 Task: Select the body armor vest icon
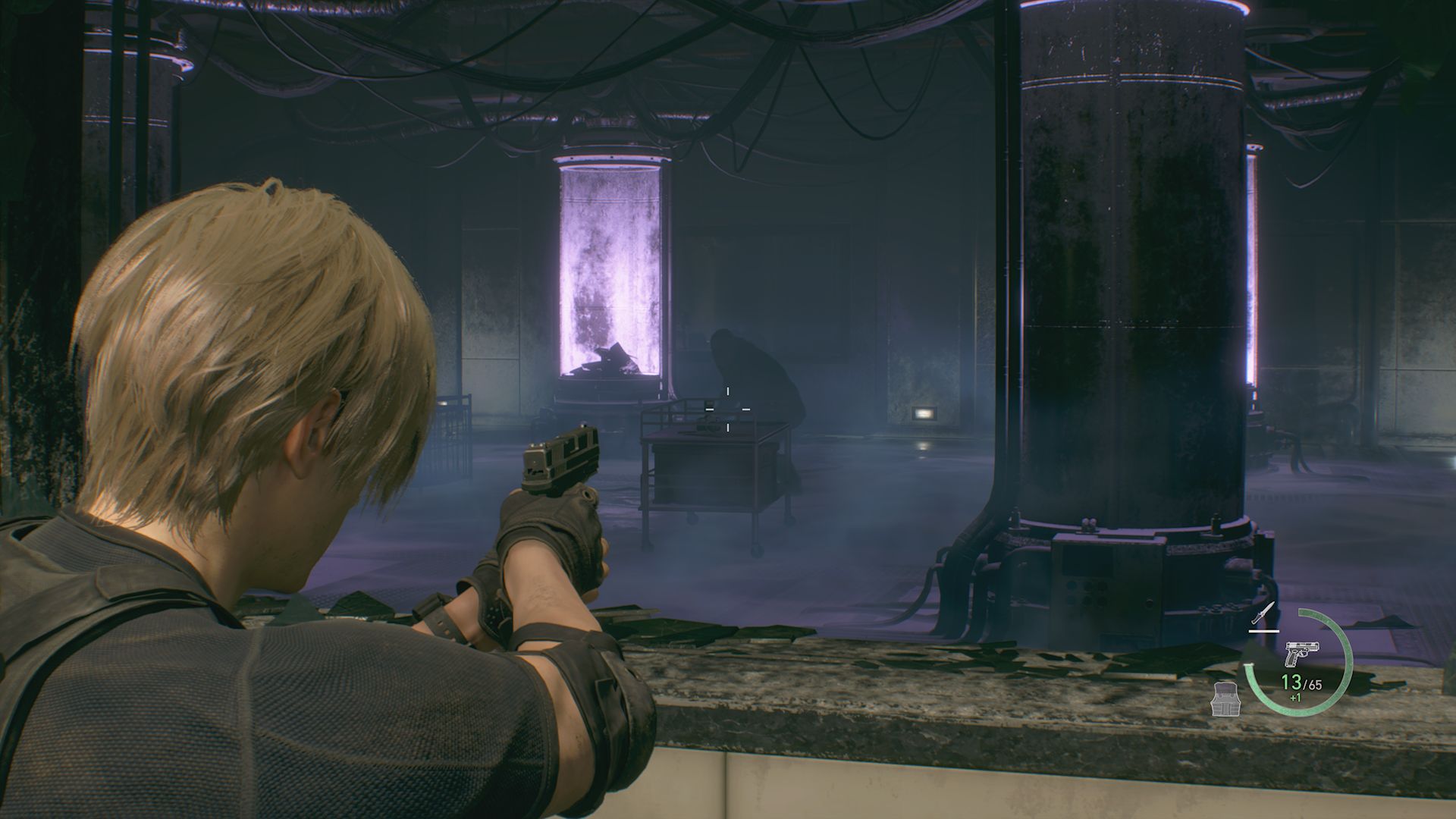coord(1226,700)
